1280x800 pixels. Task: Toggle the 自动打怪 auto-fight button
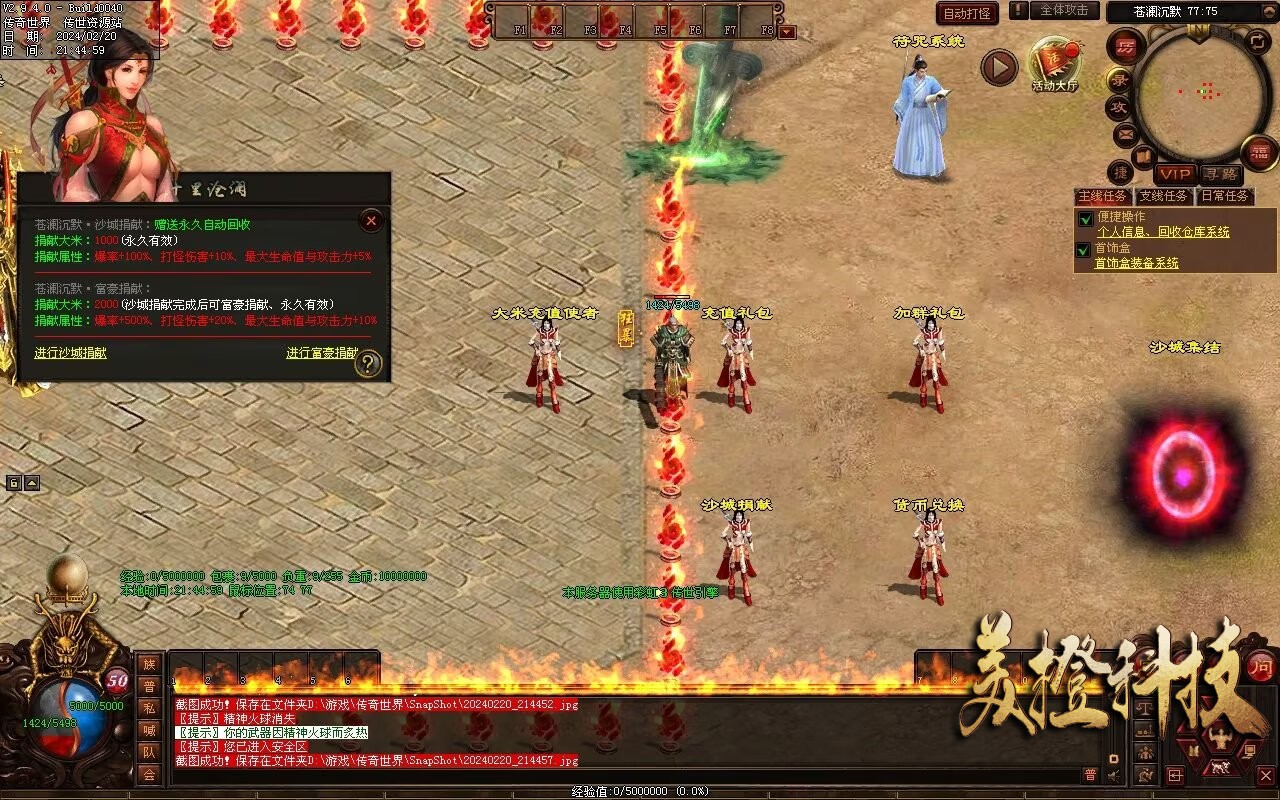click(967, 13)
